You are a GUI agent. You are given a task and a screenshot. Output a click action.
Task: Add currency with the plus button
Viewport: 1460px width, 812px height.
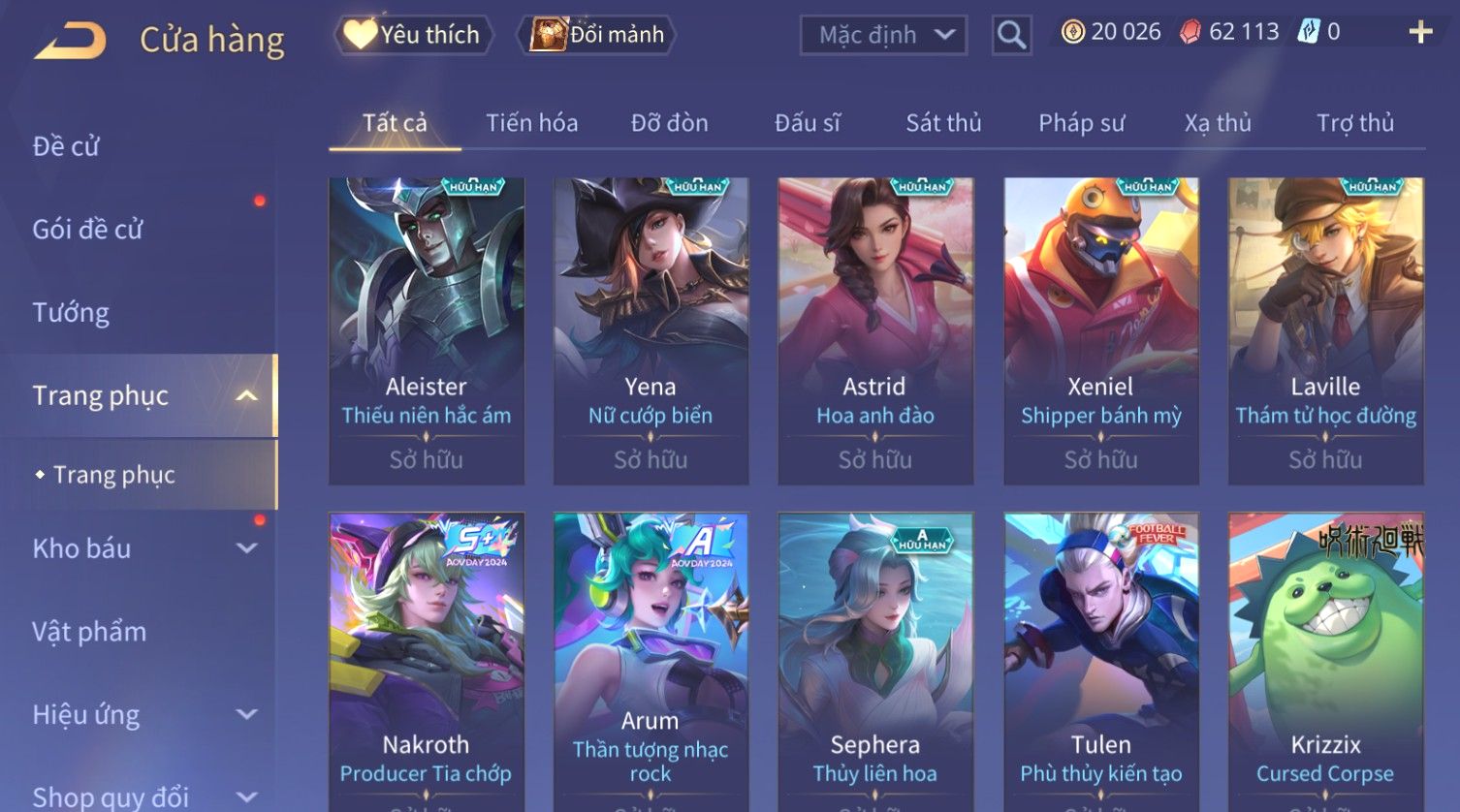pos(1420,33)
